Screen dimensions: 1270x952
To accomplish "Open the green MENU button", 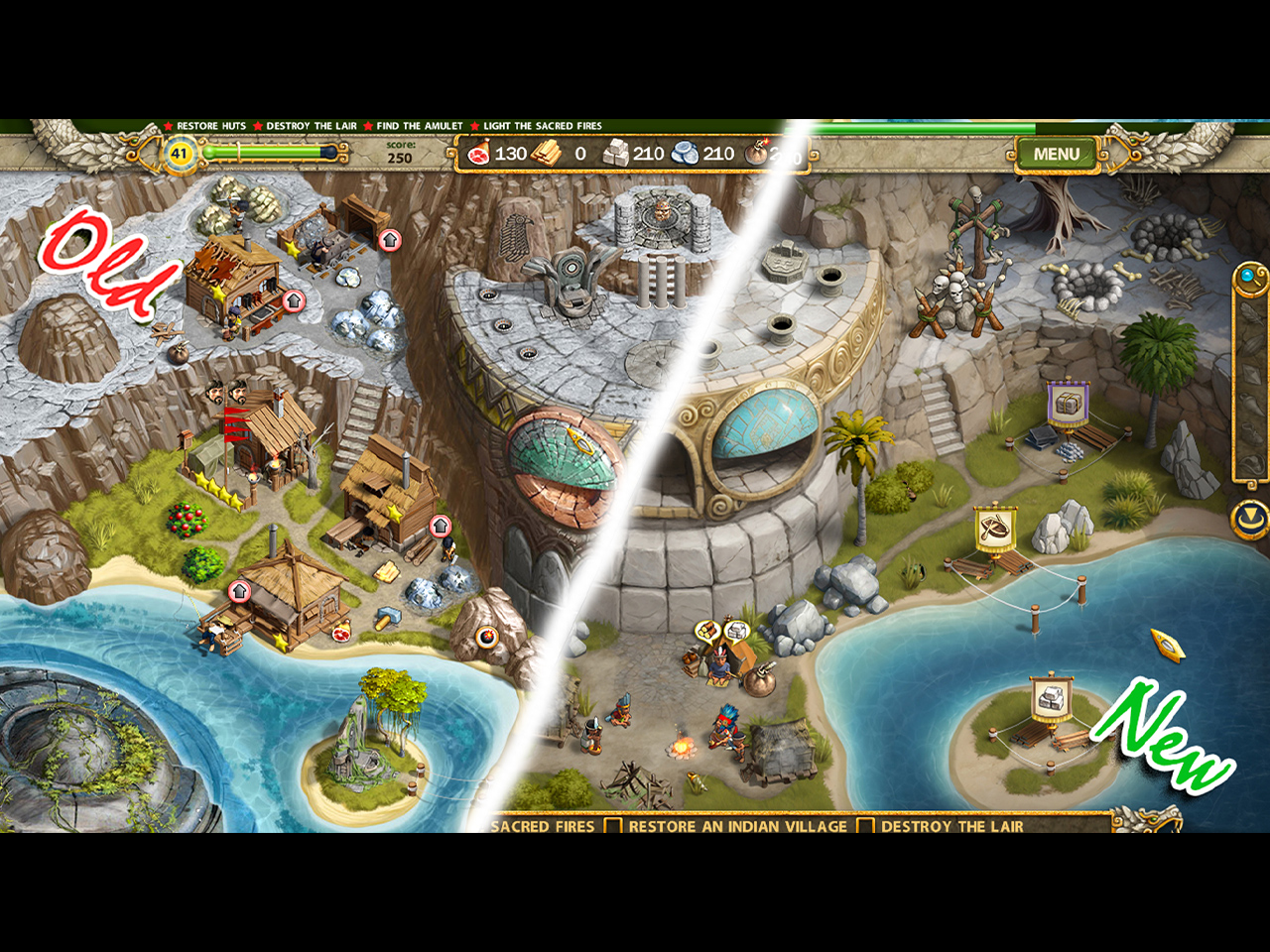I will point(1056,154).
